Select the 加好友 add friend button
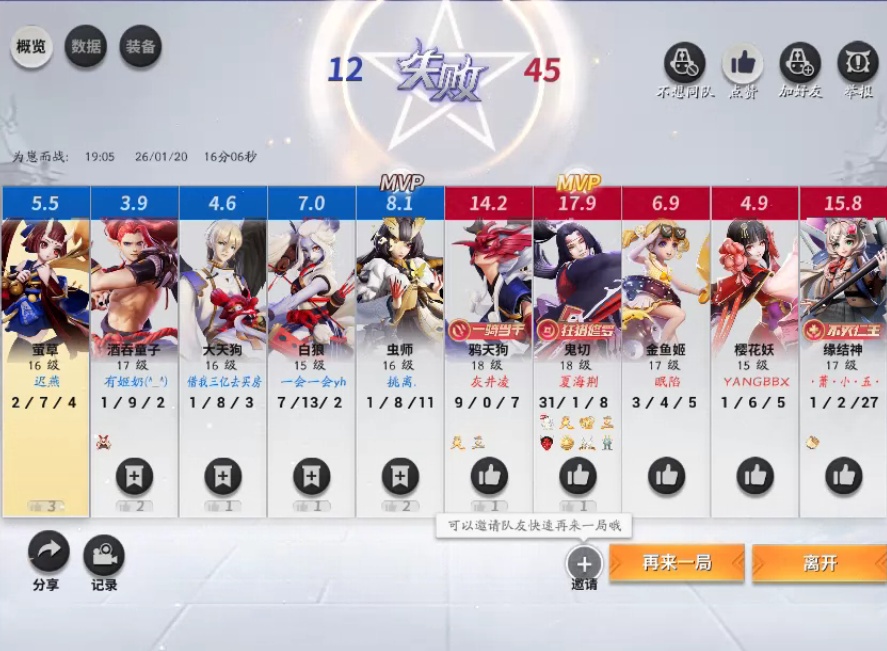887x651 pixels. (x=799, y=65)
